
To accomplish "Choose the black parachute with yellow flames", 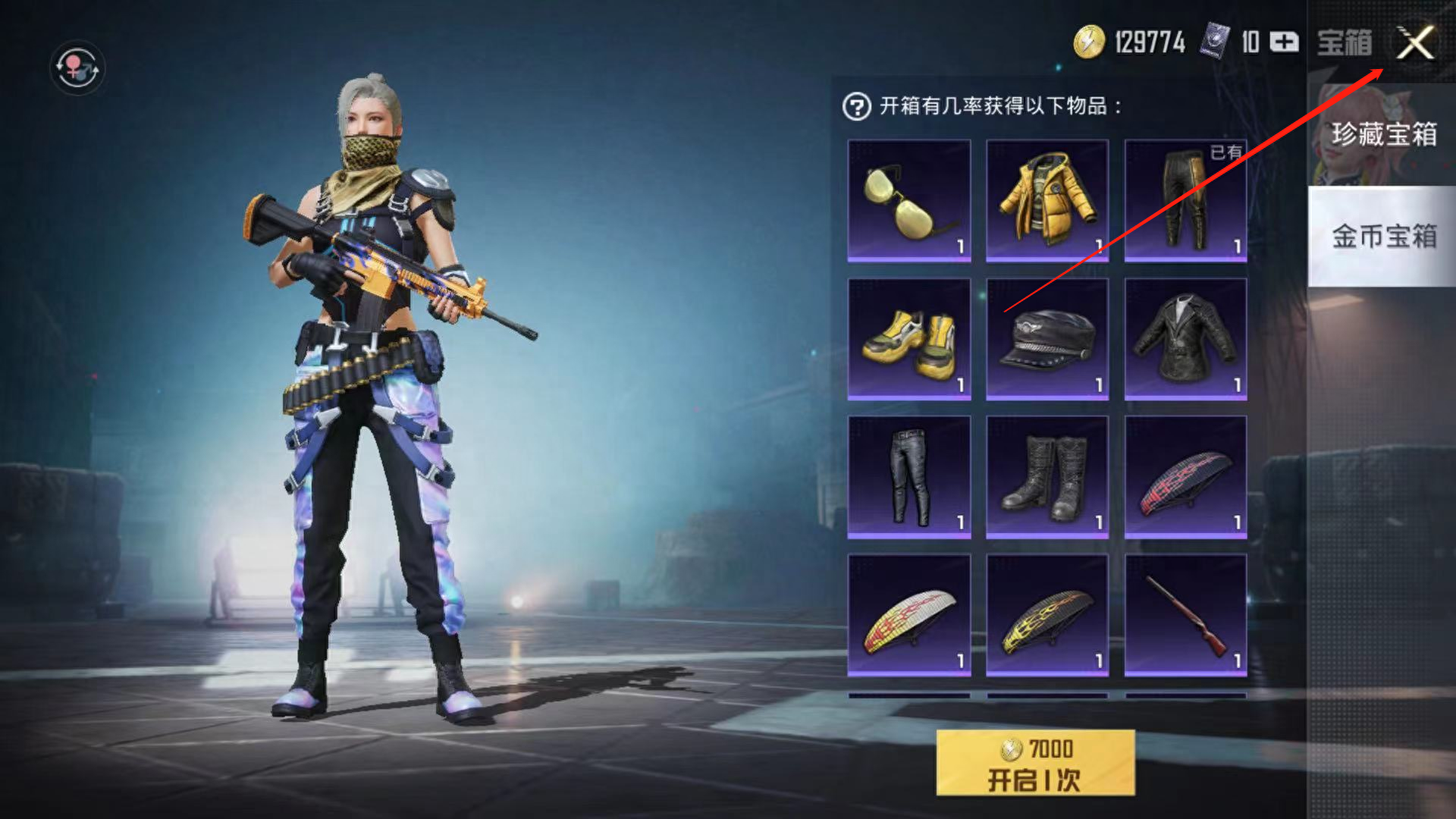I will coord(1046,615).
